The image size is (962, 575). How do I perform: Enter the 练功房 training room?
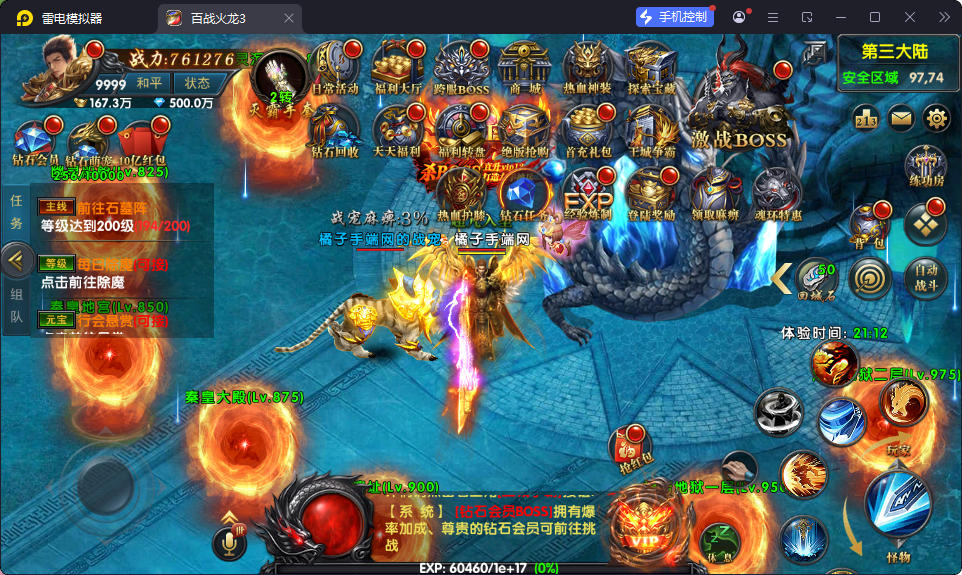pyautogui.click(x=925, y=165)
